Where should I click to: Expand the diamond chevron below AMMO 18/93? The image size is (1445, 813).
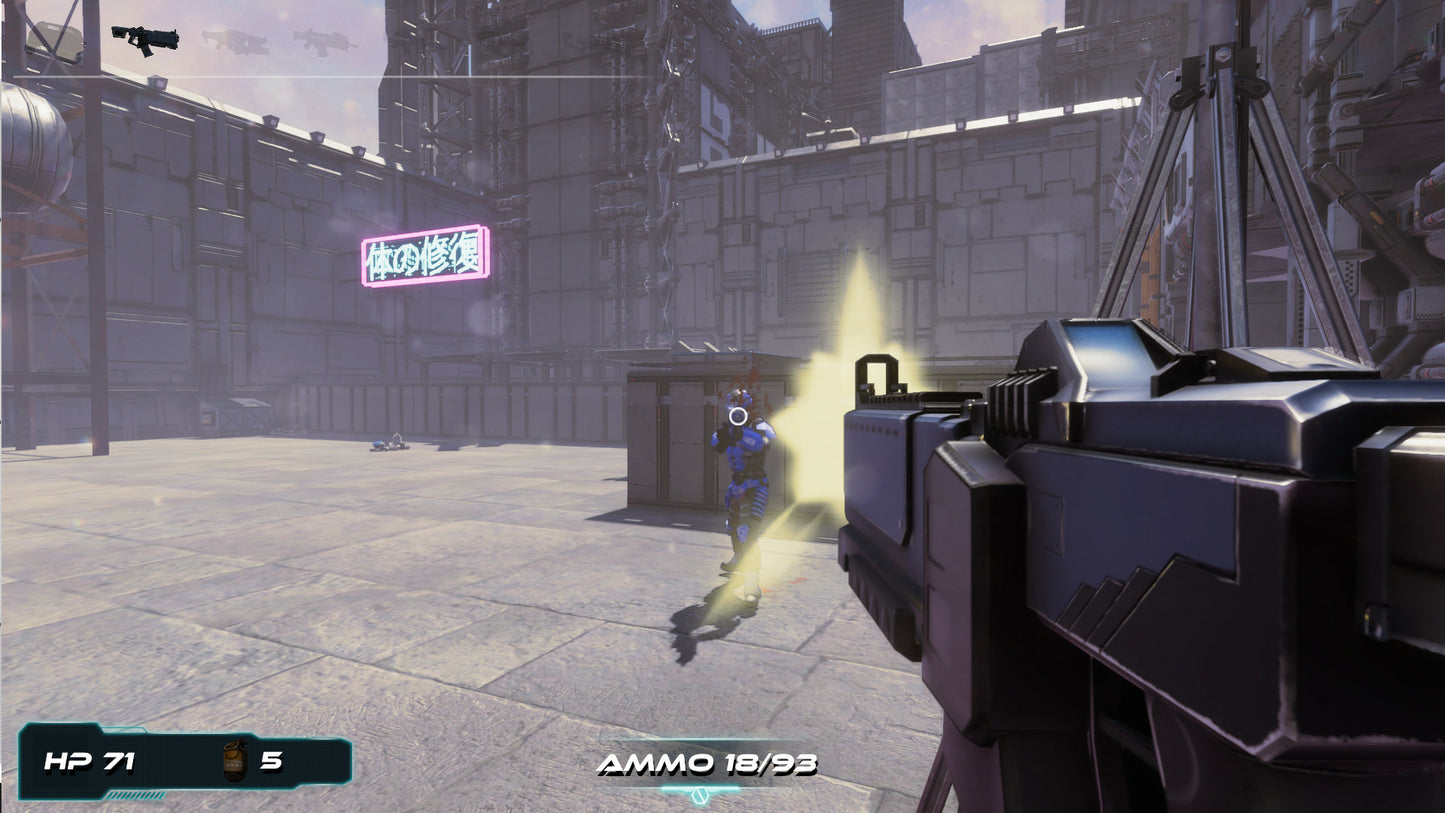(x=698, y=793)
